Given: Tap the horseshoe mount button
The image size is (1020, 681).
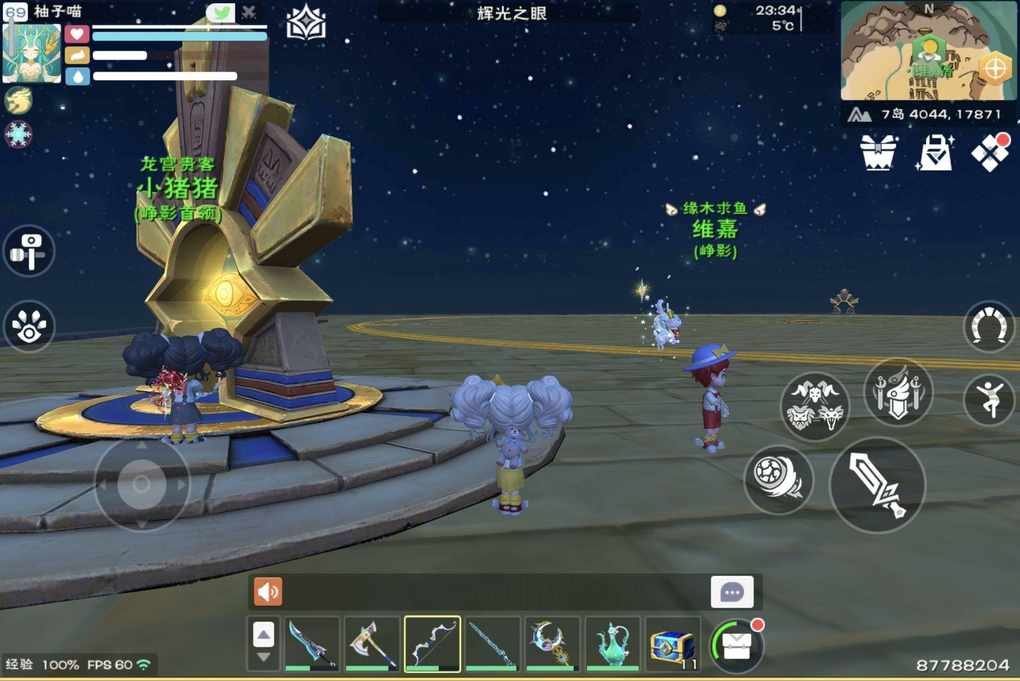Looking at the screenshot, I should (989, 327).
